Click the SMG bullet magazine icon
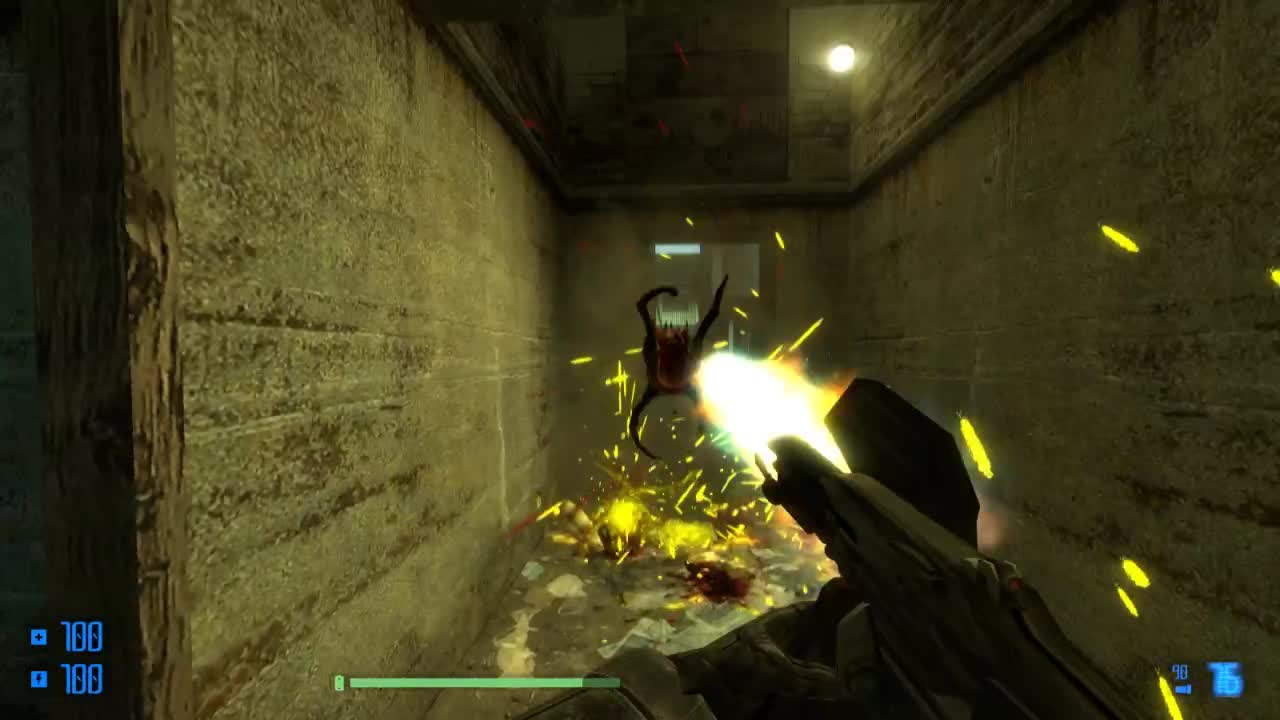Screen dimensions: 1280x720 point(1183,688)
